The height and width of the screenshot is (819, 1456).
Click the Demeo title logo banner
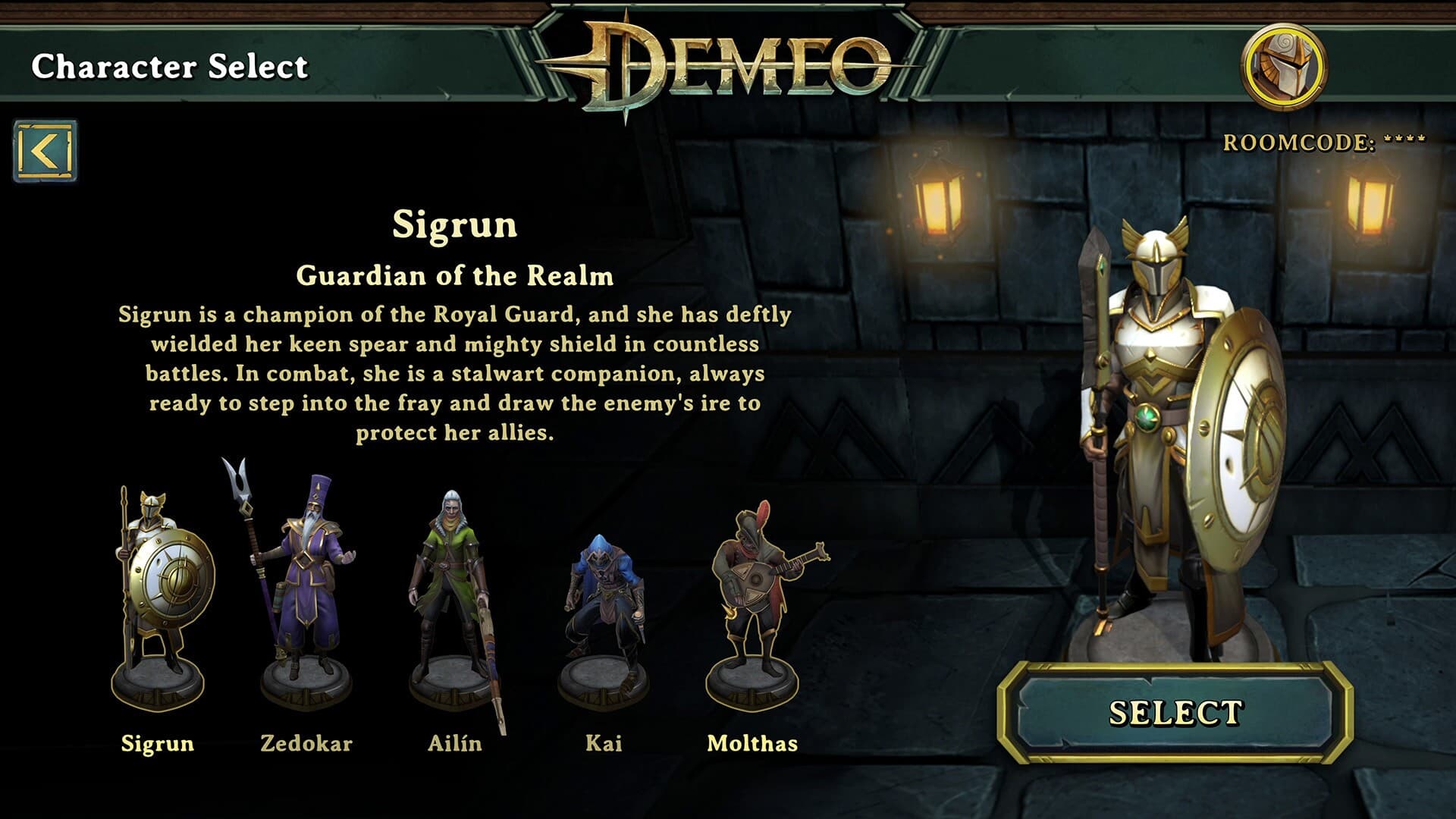point(724,61)
